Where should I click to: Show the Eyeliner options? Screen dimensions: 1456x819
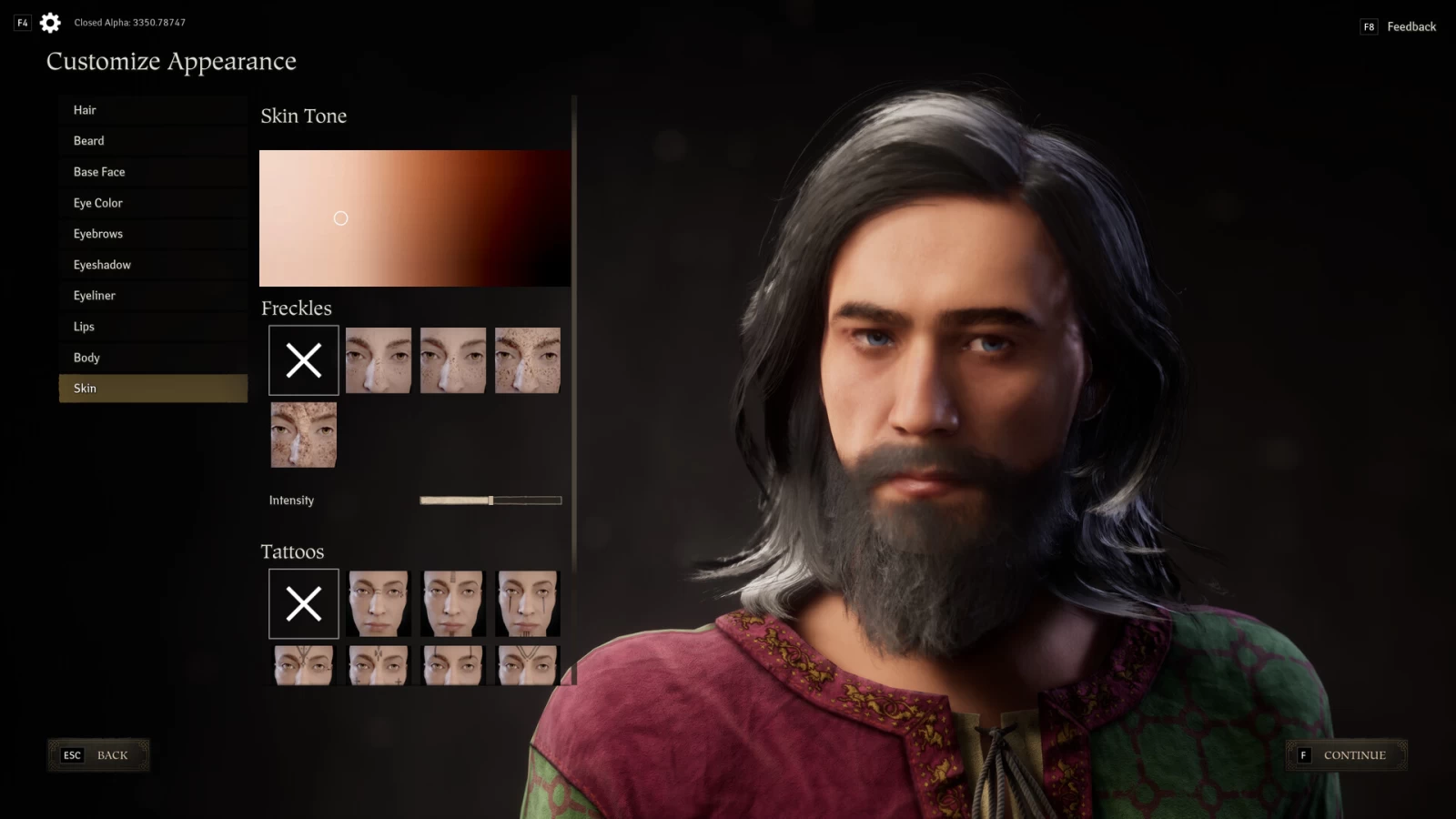tap(153, 296)
